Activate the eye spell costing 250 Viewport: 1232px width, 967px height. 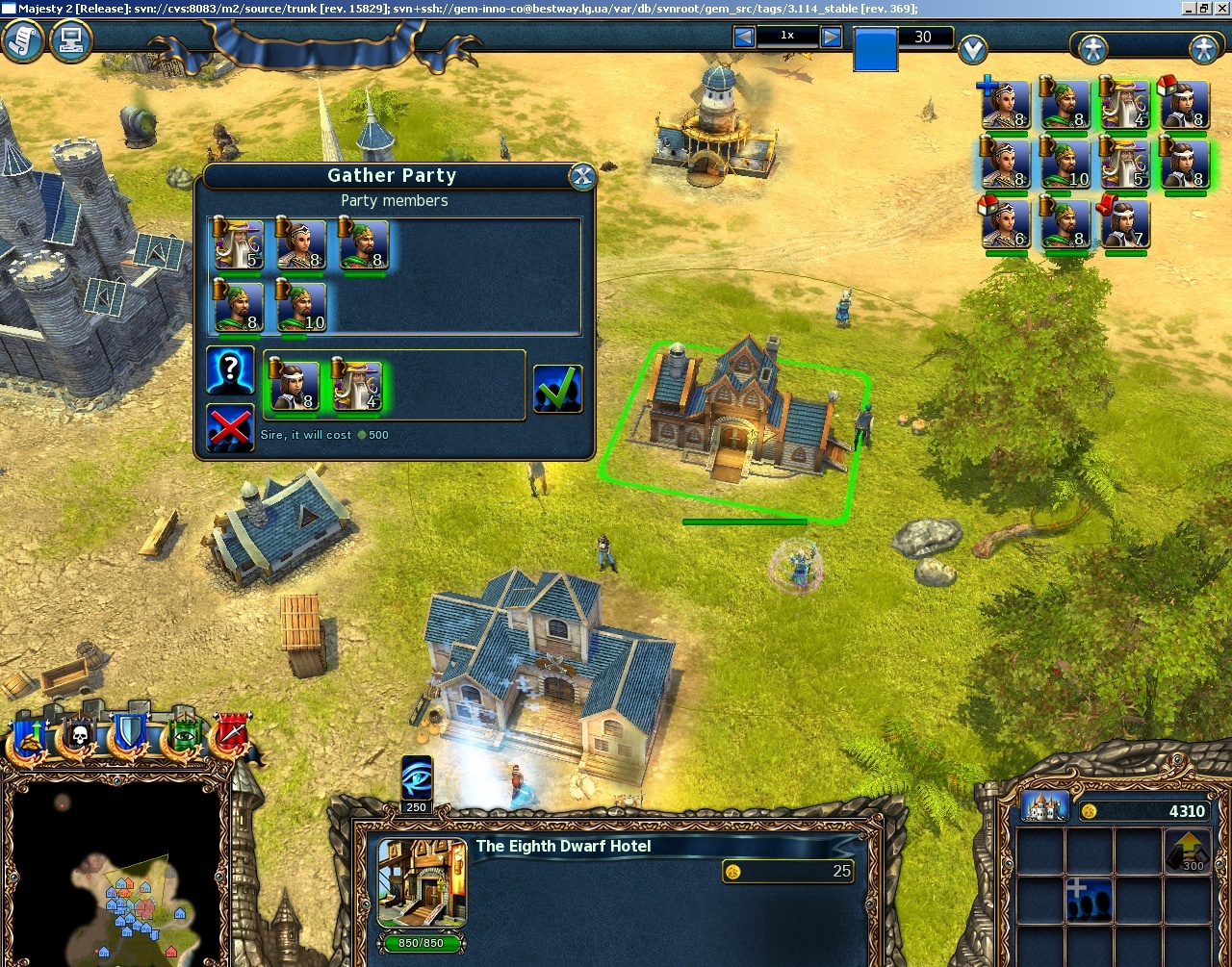415,776
